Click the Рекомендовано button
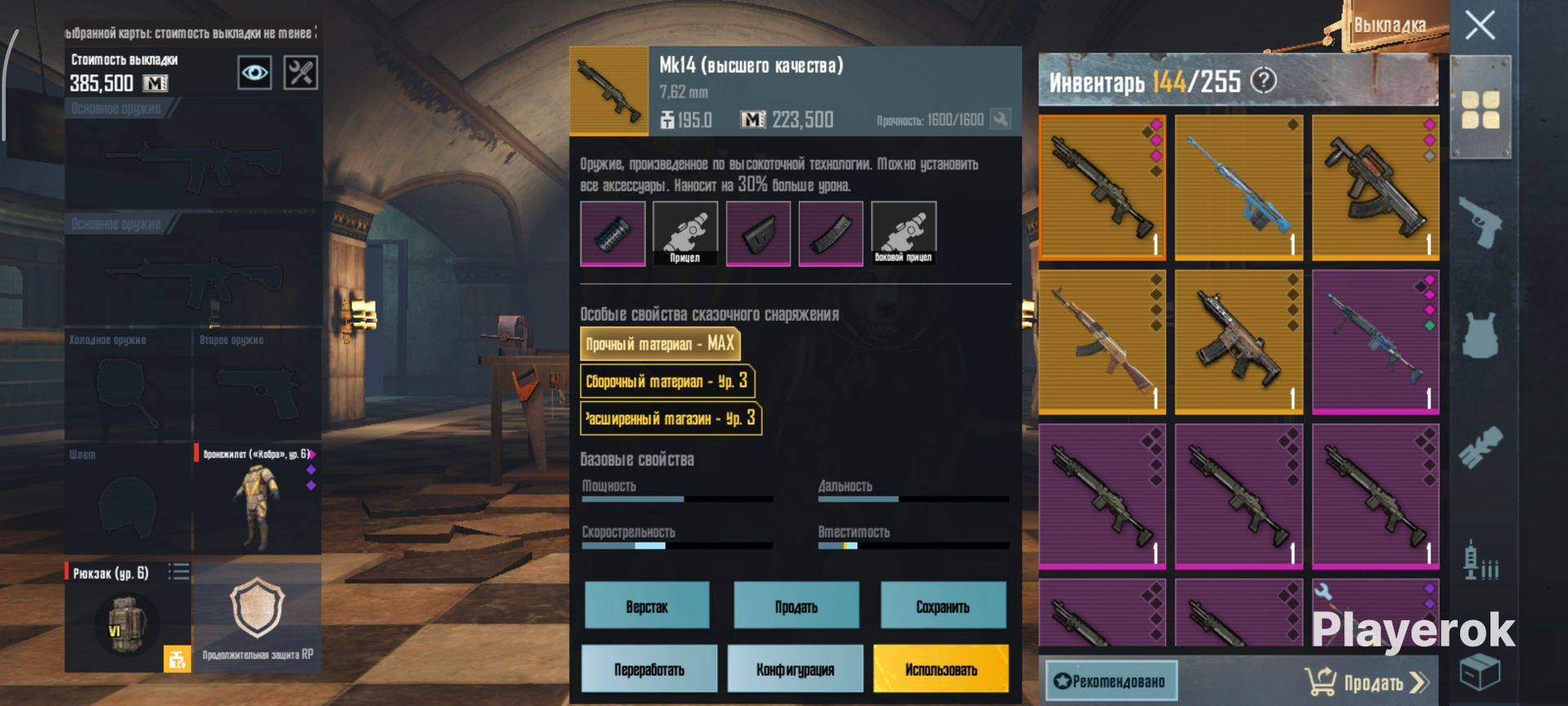 [x=1111, y=681]
